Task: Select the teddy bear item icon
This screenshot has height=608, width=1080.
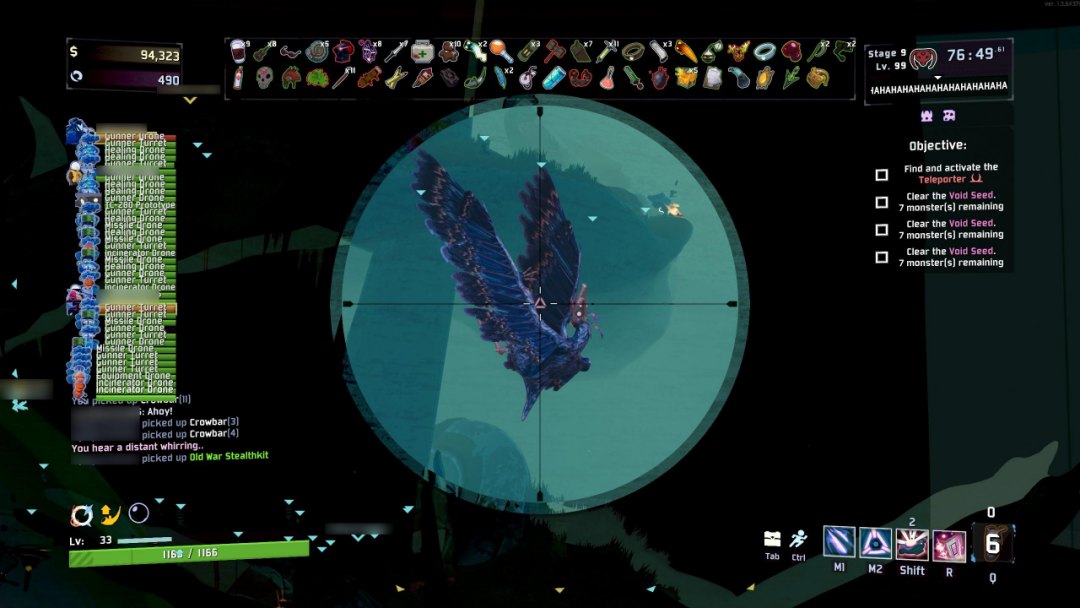Action: [448, 51]
